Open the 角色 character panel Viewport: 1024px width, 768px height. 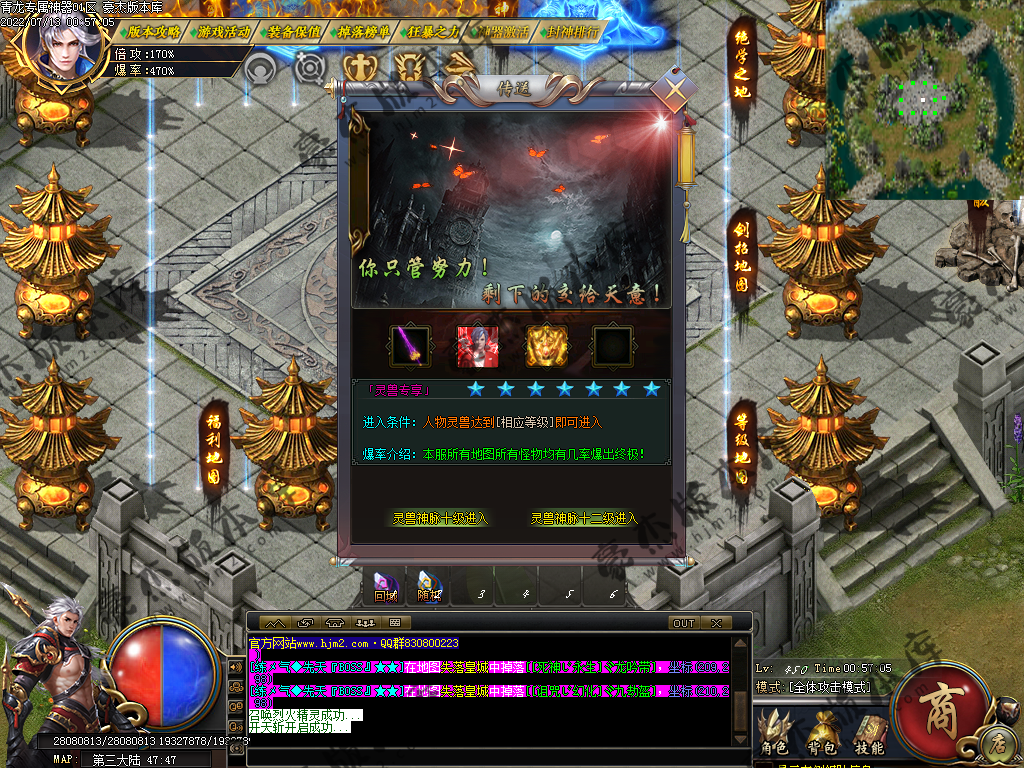click(775, 733)
